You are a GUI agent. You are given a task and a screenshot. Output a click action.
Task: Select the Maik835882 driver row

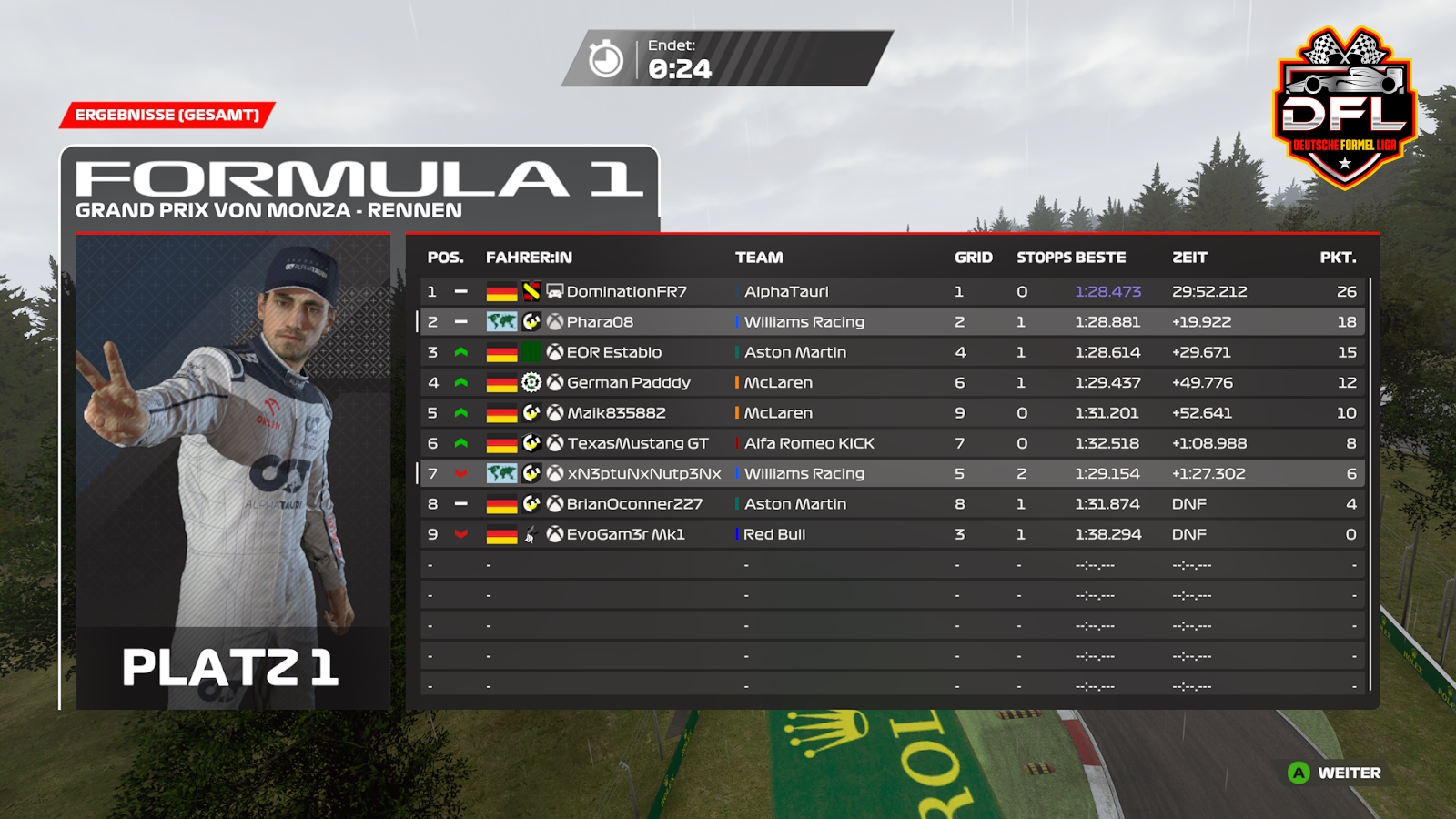(616, 413)
